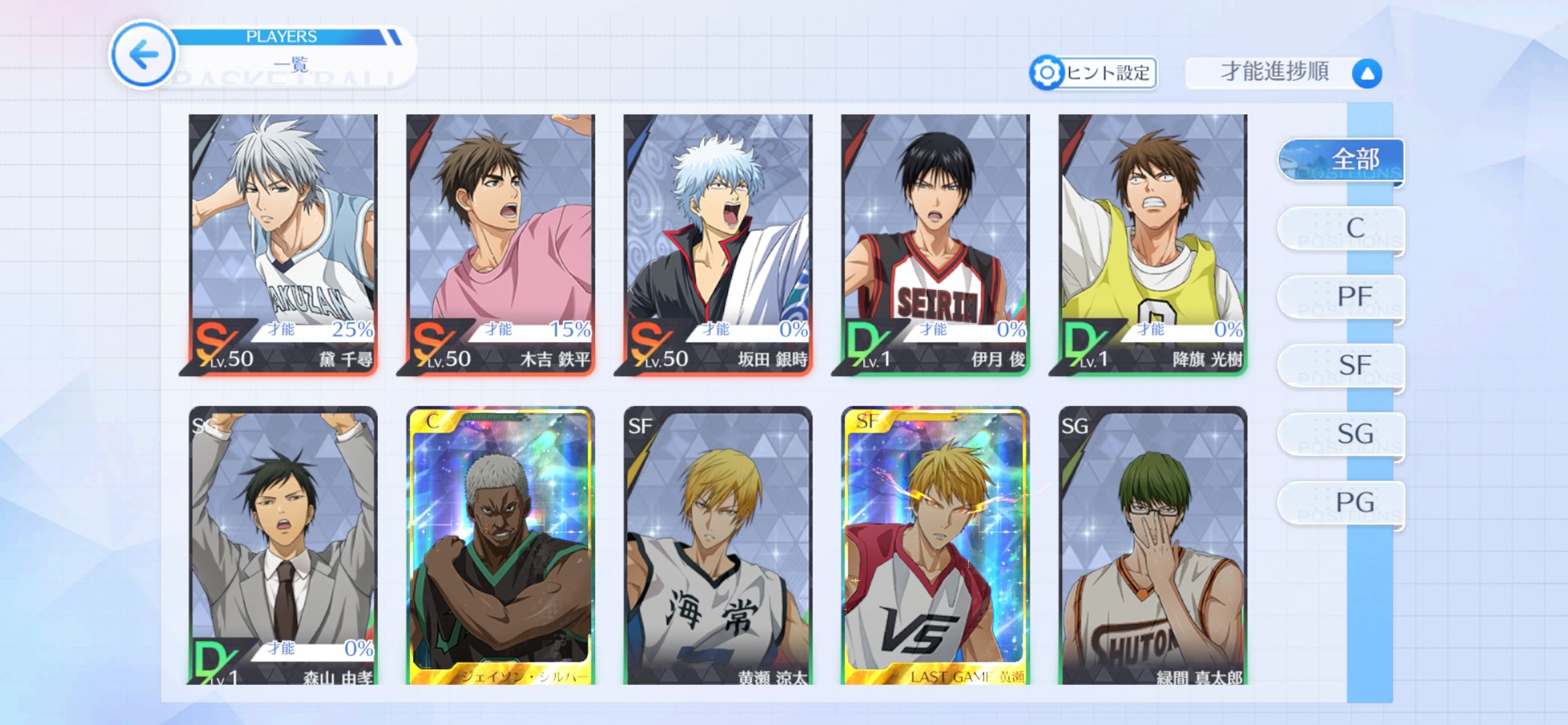Choose the 坂田 銀時 player card
This screenshot has width=1568, height=725.
click(718, 244)
